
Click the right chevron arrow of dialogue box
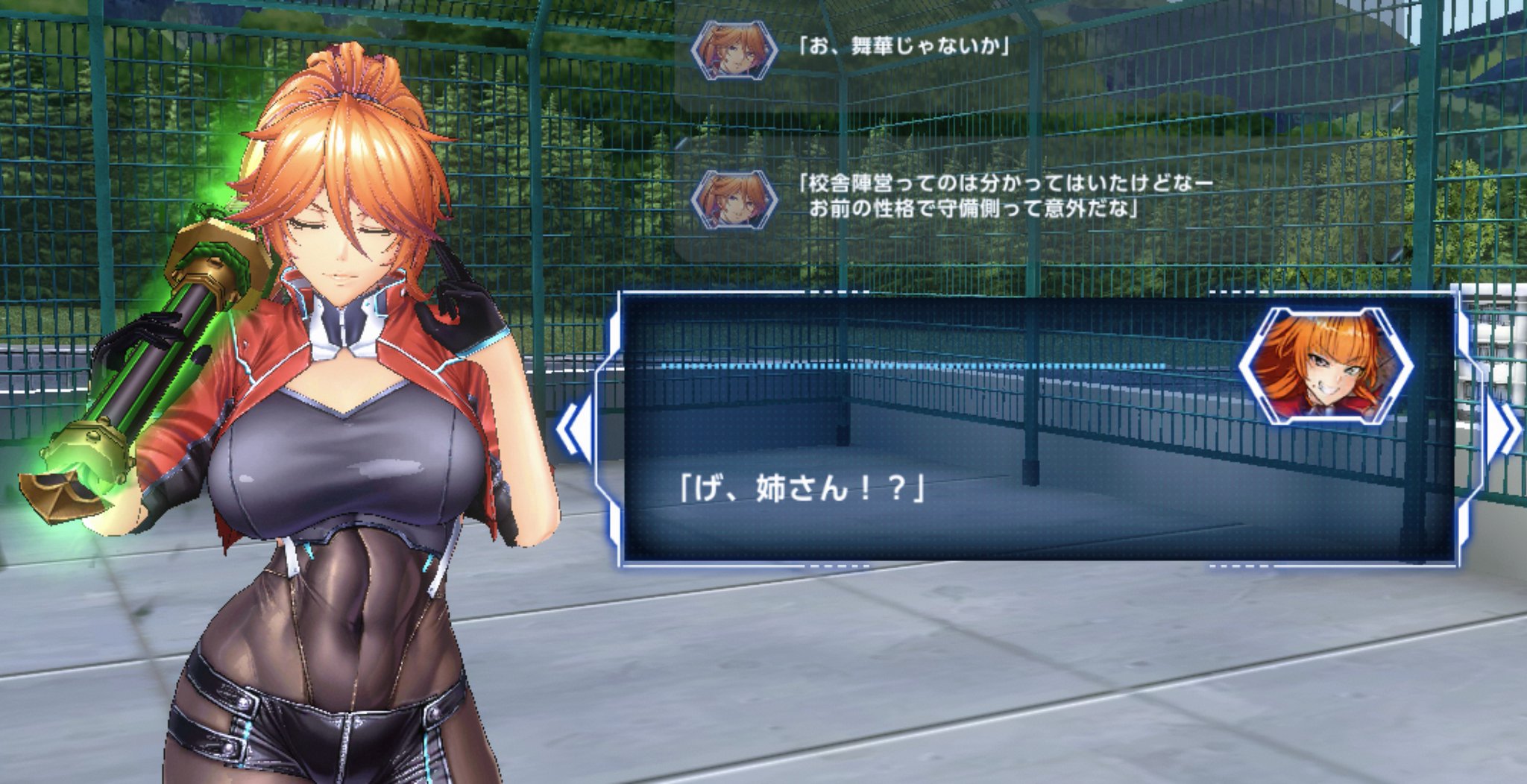click(1506, 429)
